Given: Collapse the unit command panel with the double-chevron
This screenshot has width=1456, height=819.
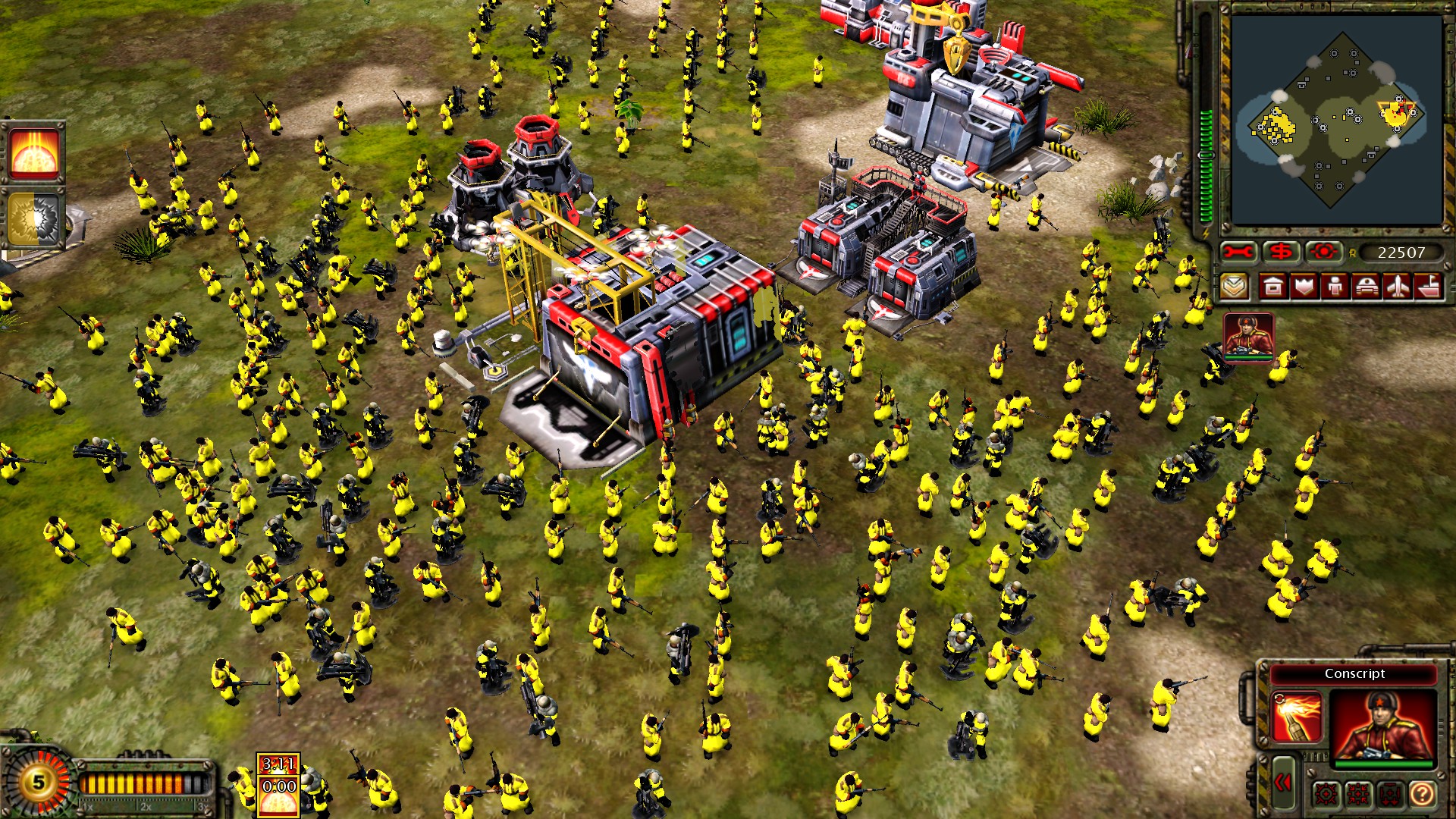Looking at the screenshot, I should [x=1282, y=783].
